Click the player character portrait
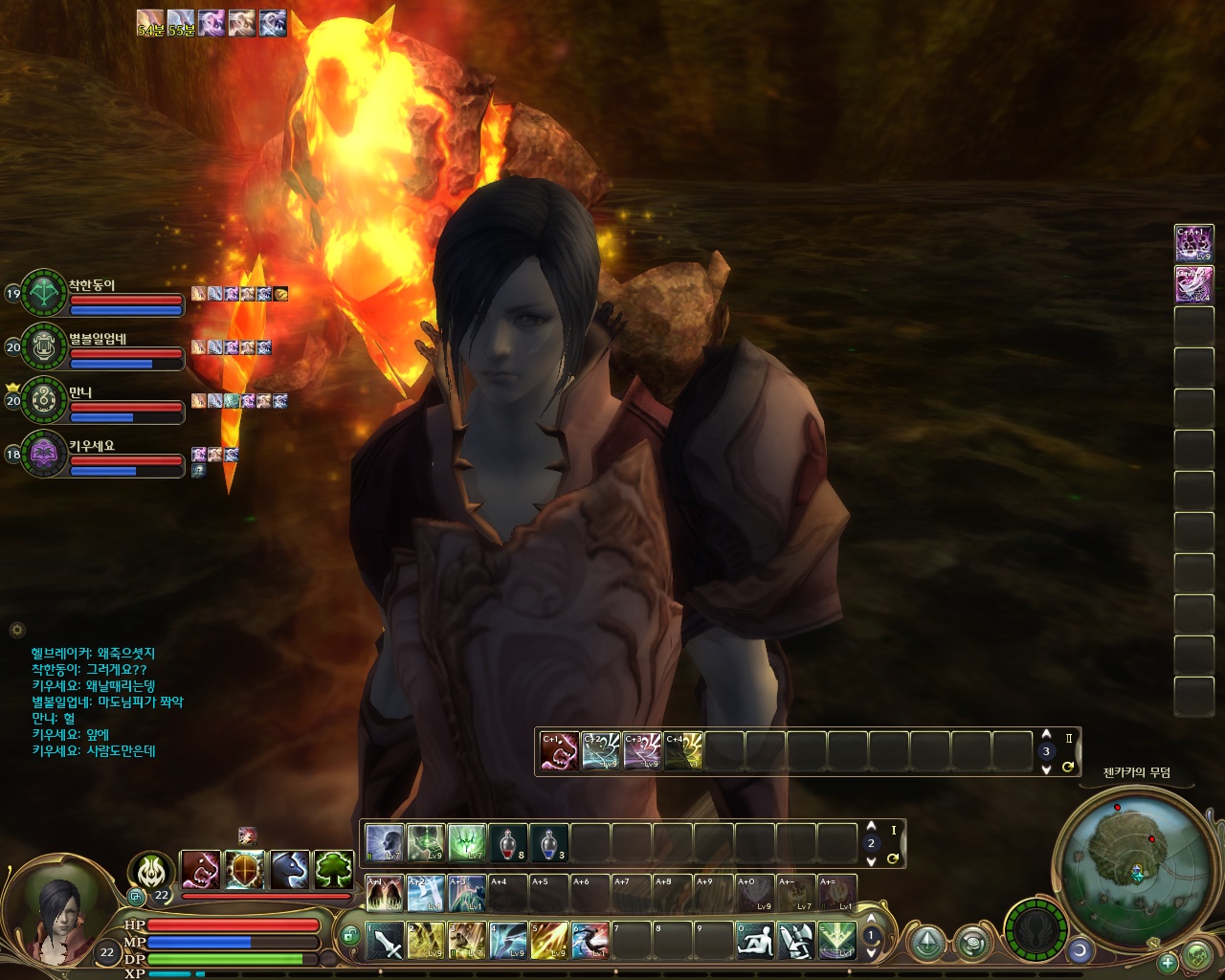Image resolution: width=1225 pixels, height=980 pixels. click(x=57, y=915)
